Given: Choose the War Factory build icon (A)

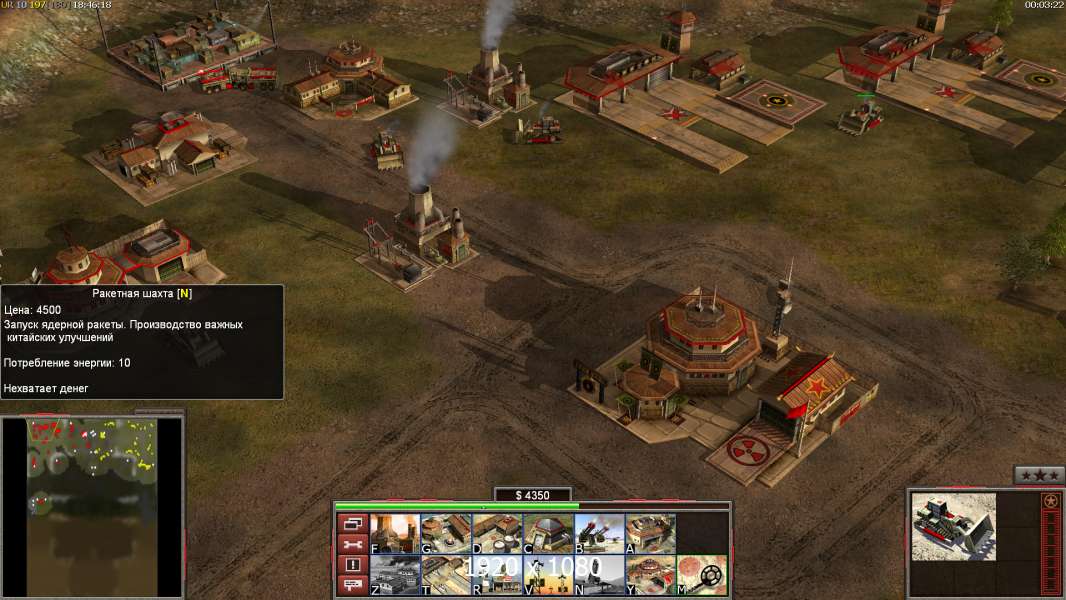Looking at the screenshot, I should pyautogui.click(x=649, y=534).
